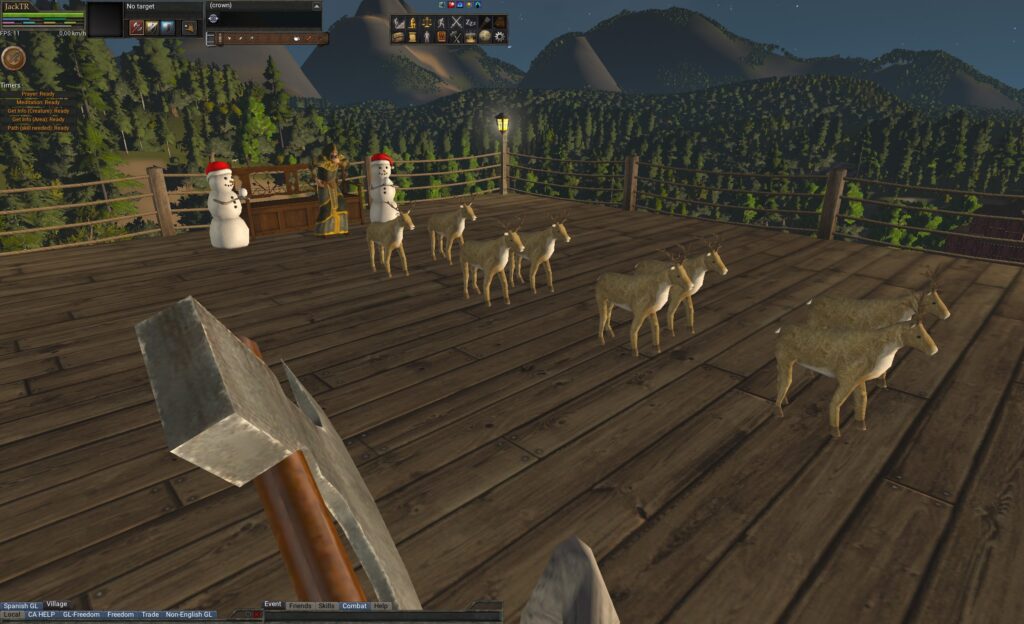
Task: Click the crossed swords icon
Action: click(x=456, y=22)
